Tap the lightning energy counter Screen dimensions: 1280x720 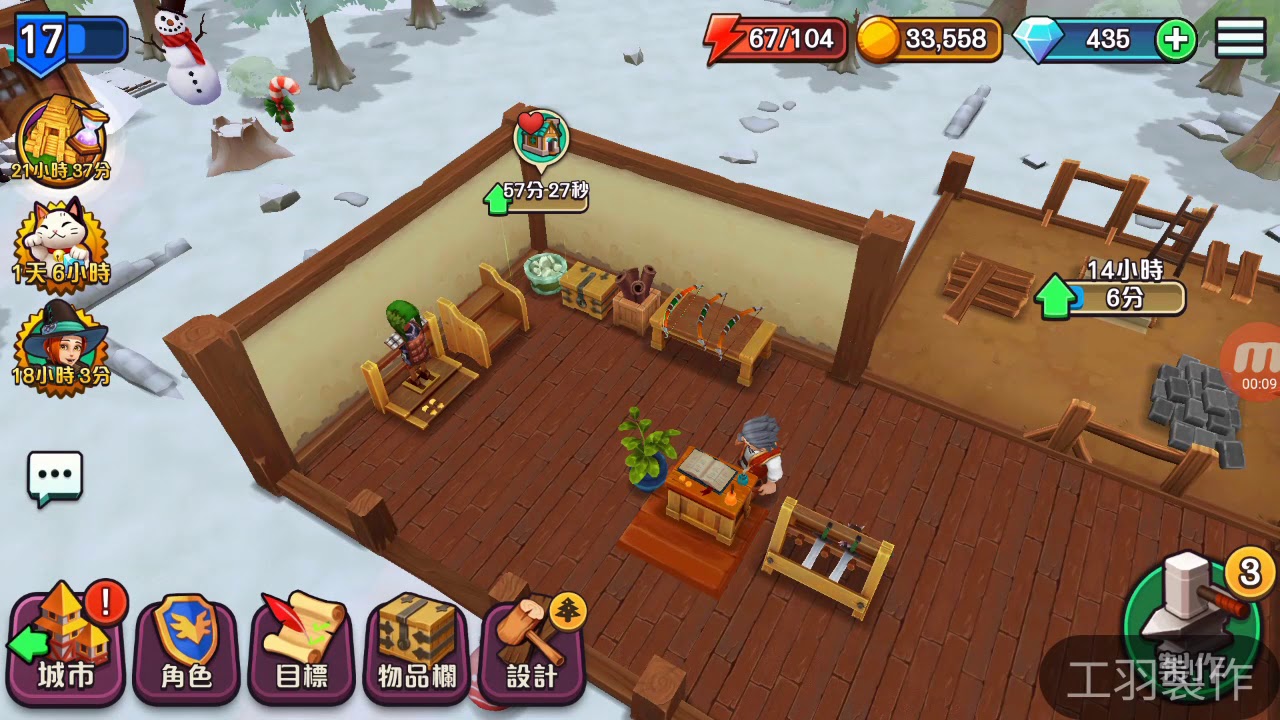click(776, 40)
